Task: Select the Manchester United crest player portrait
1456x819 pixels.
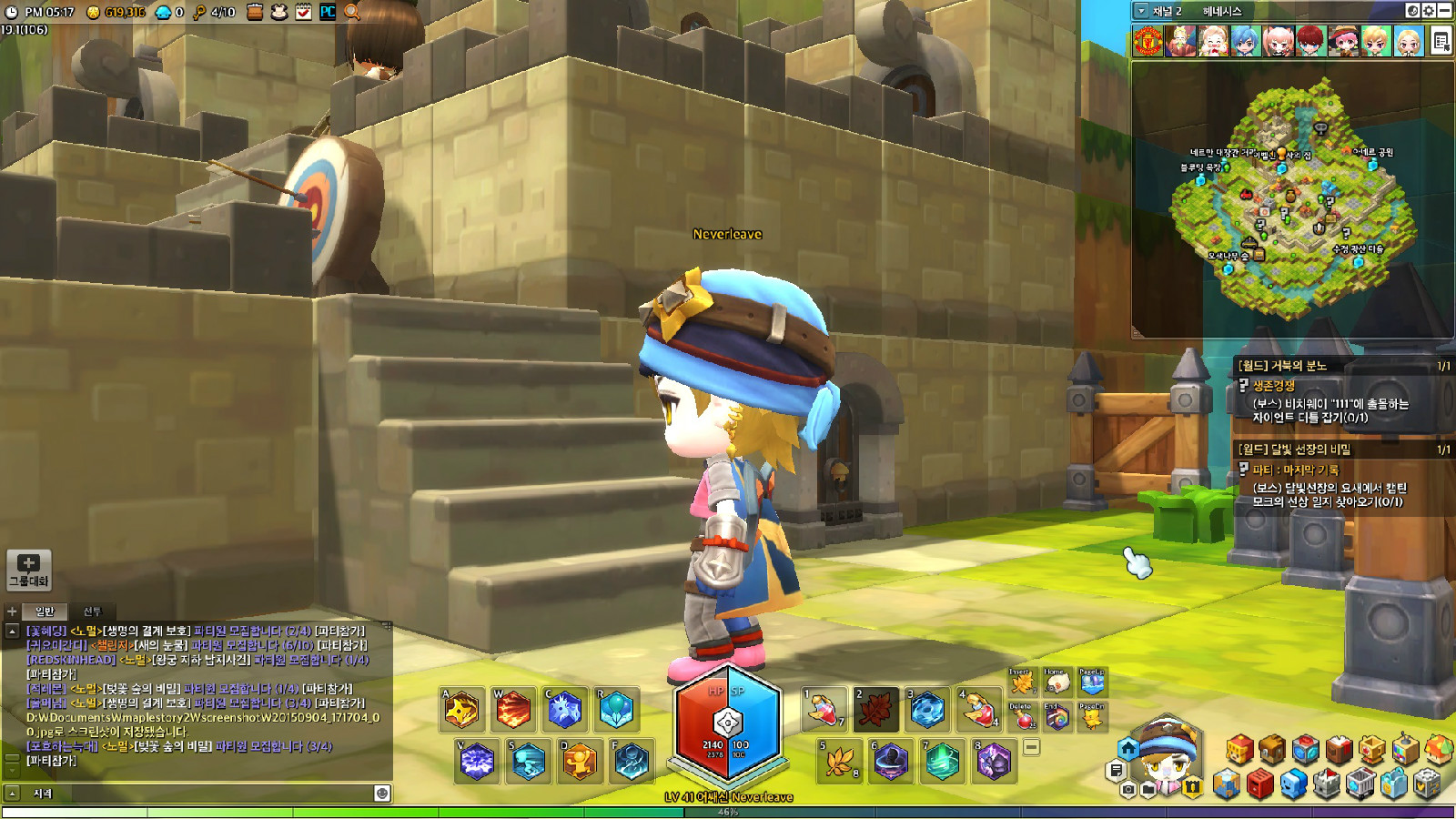Action: [x=1148, y=41]
